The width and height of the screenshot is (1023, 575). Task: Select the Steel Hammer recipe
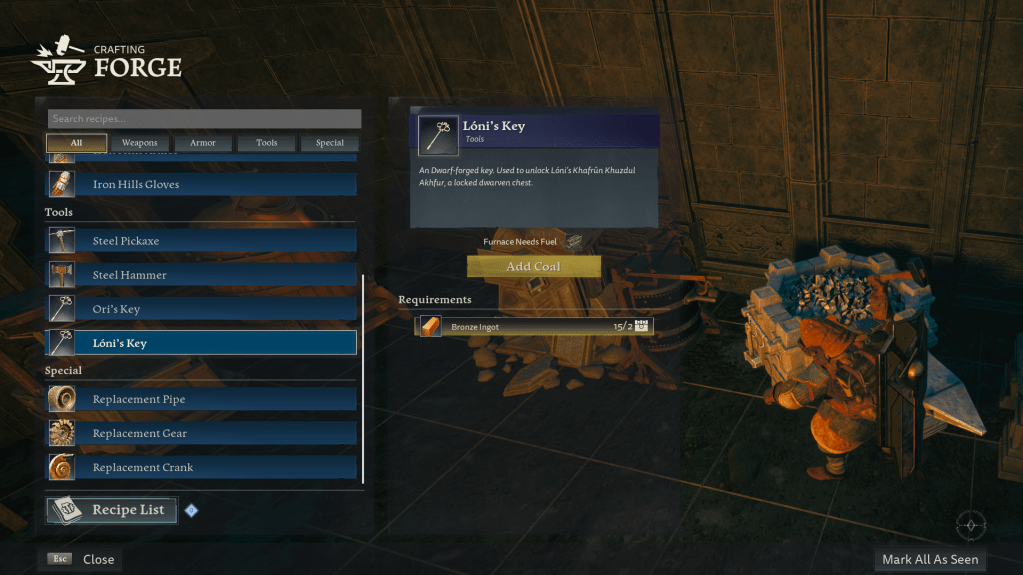202,275
